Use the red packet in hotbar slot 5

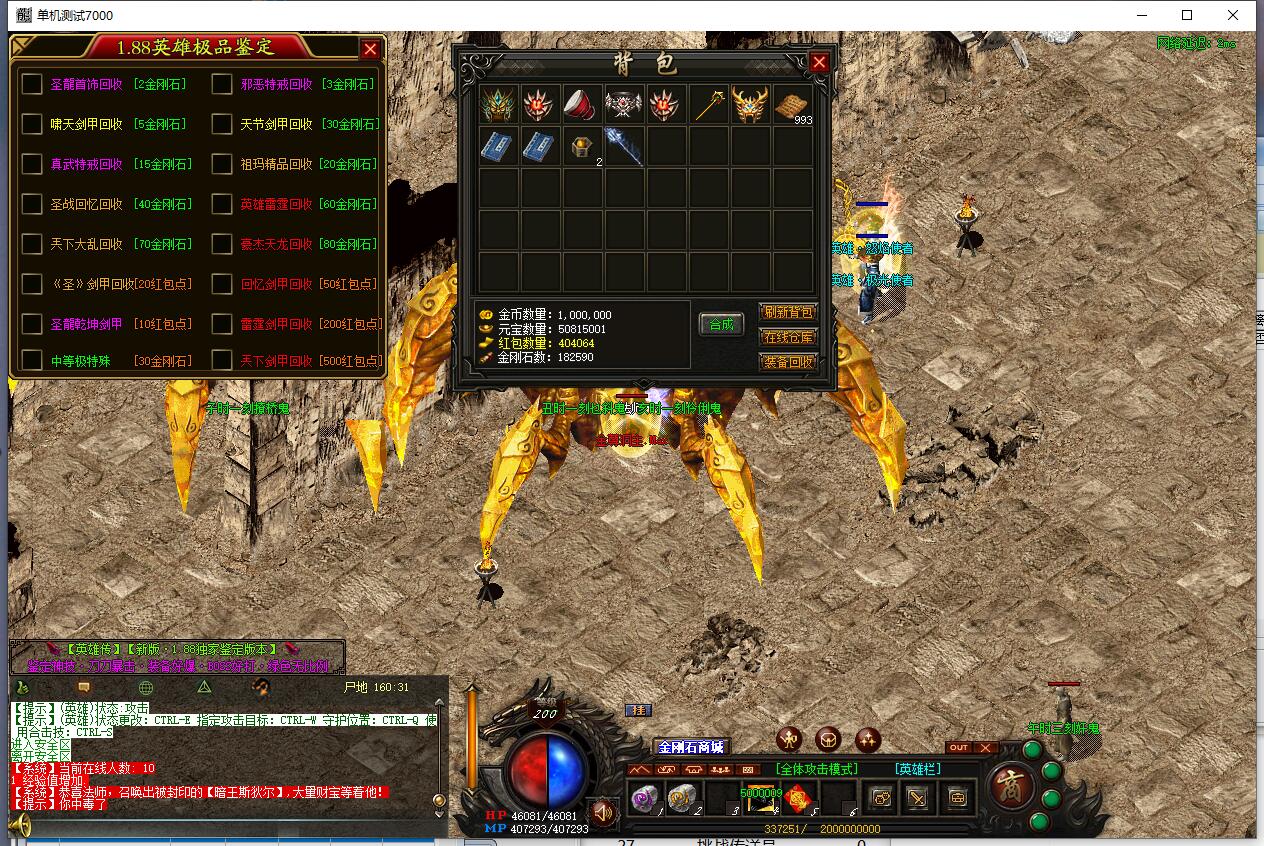[797, 799]
